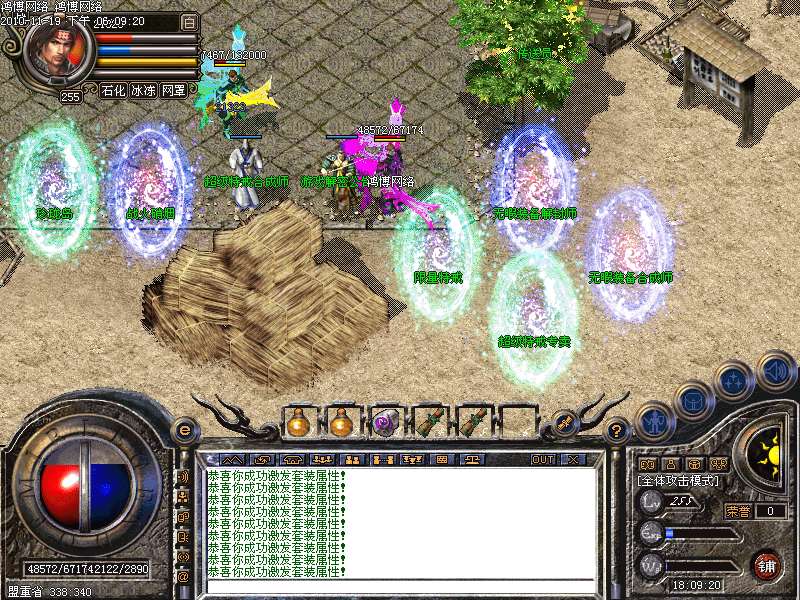
Task: Open the bag inventory round button
Action: click(x=692, y=400)
